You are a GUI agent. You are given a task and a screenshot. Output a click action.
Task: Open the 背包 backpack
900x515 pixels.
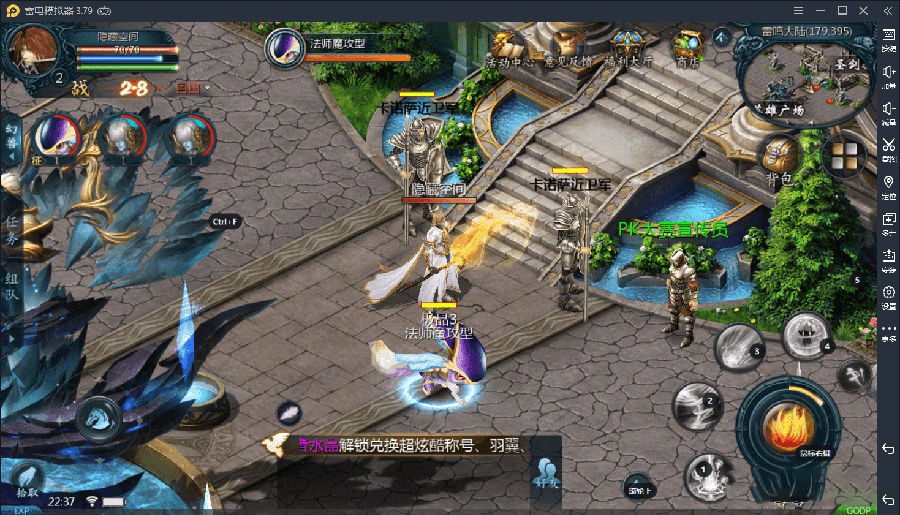coord(778,161)
